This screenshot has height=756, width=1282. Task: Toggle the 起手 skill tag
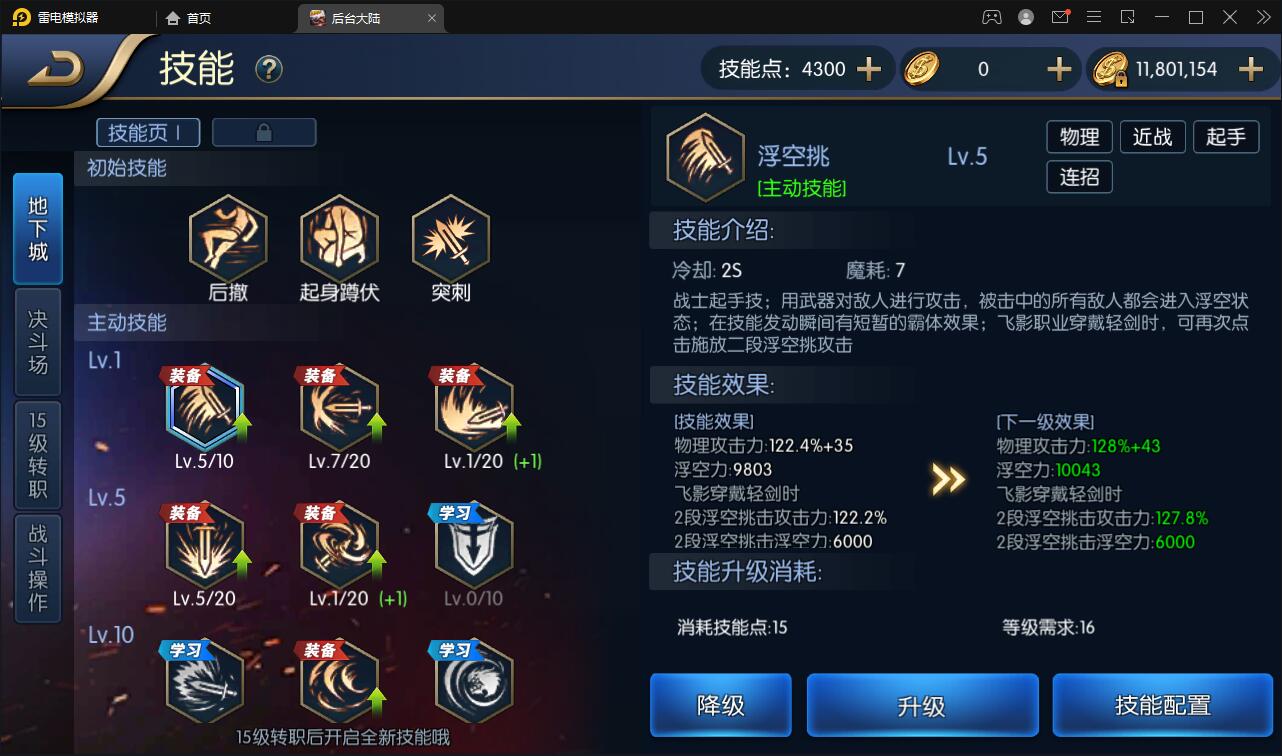(x=1226, y=137)
